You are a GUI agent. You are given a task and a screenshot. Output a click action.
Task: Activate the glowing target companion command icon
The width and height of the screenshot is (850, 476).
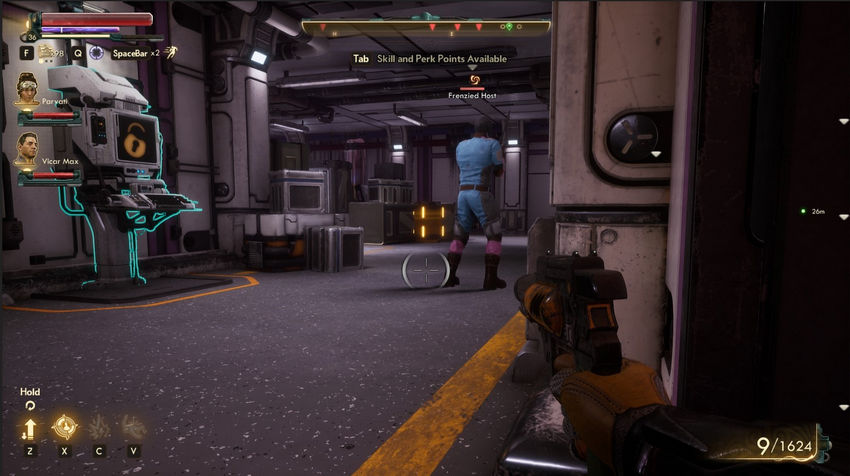[x=64, y=428]
